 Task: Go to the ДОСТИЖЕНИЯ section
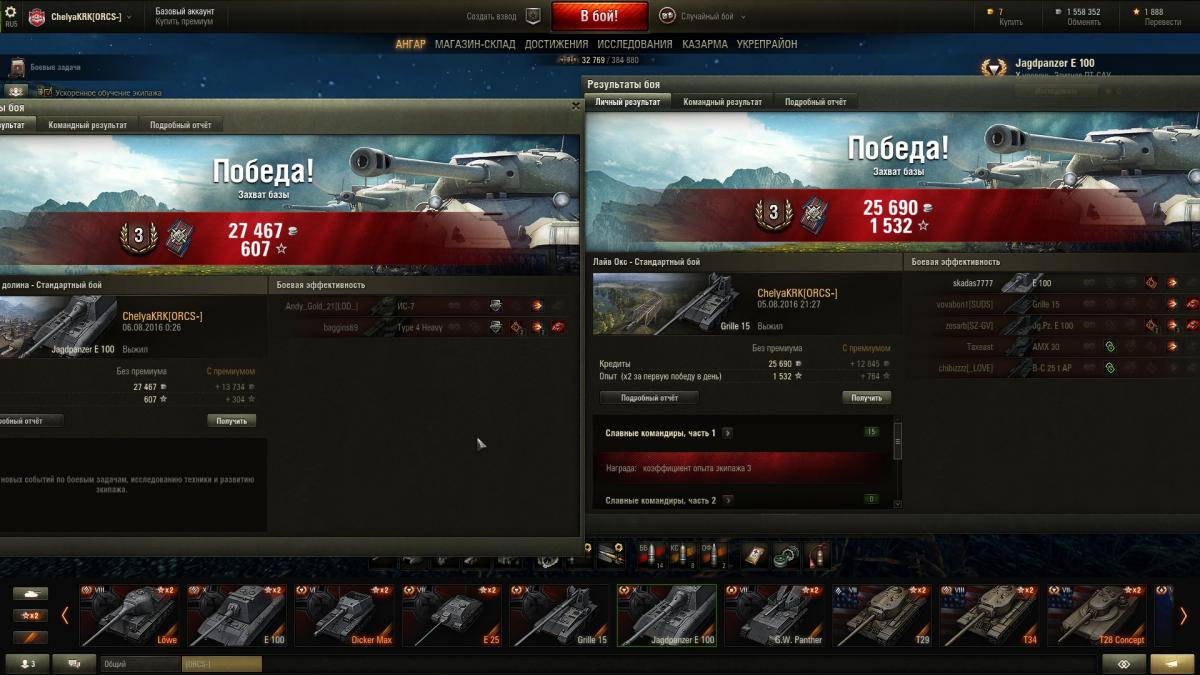point(556,44)
